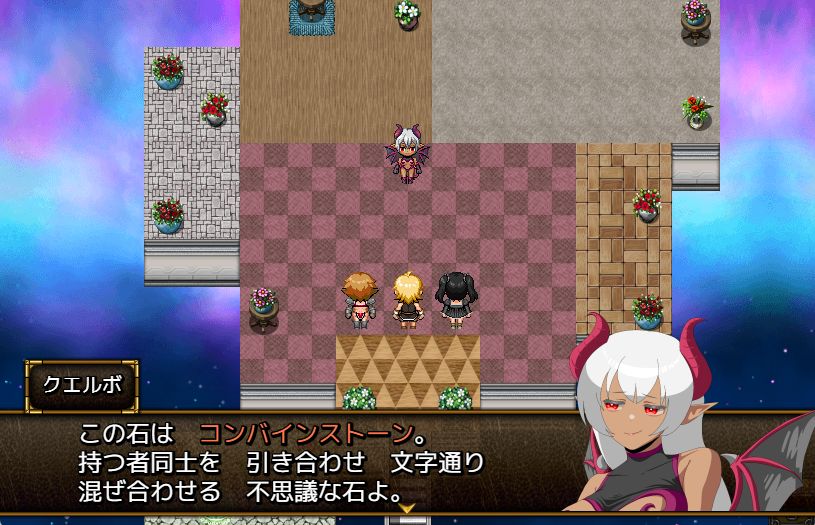The height and width of the screenshot is (525, 815).
Task: Click the dialogue continue arrow indicator
Action: point(407,509)
